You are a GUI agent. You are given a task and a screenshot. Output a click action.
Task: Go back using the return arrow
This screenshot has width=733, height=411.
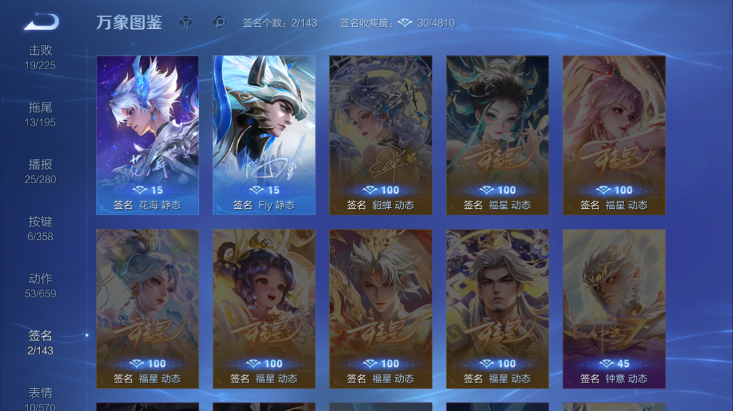point(41,21)
